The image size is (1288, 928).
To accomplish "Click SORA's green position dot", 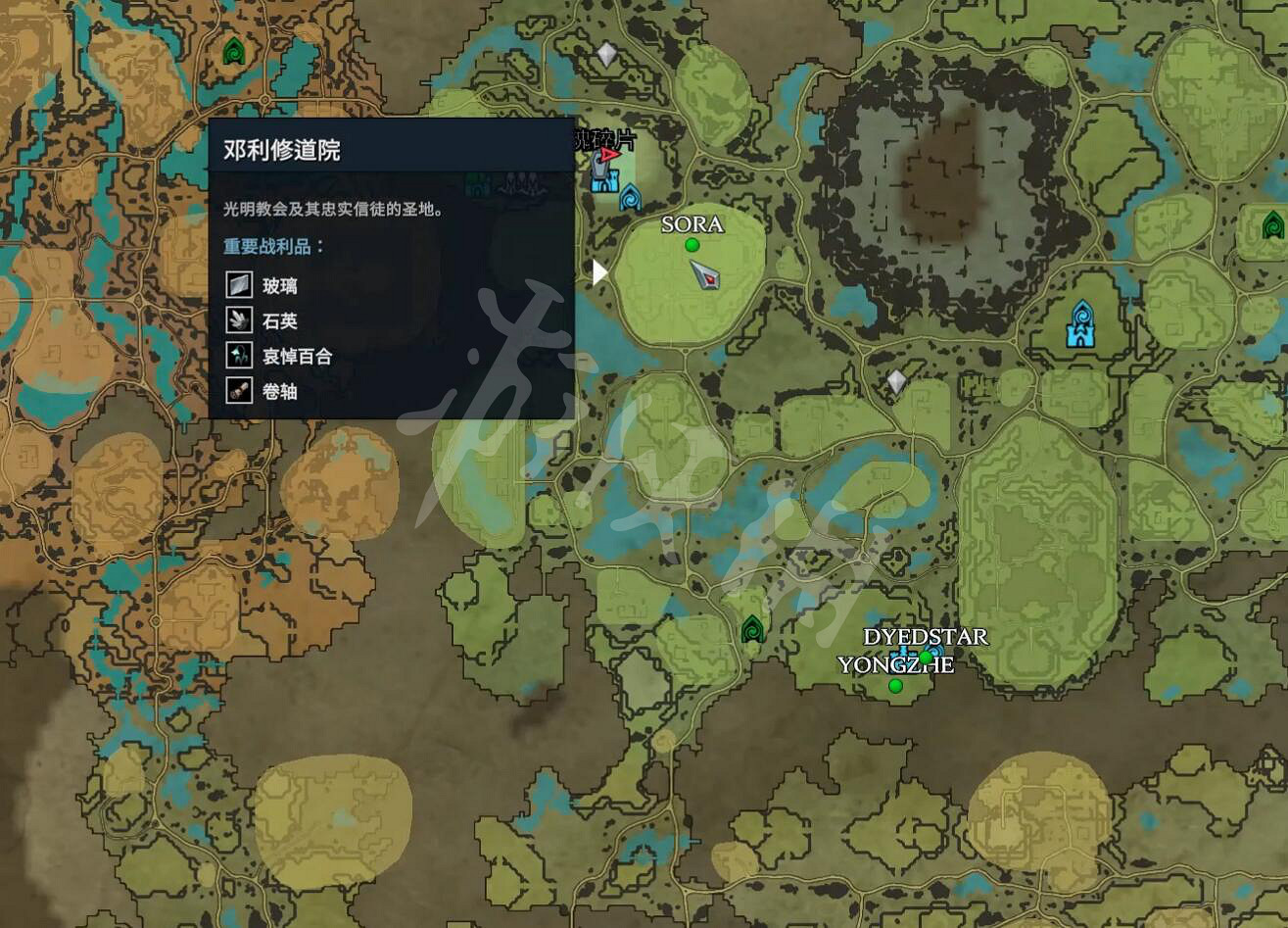I will (x=691, y=242).
